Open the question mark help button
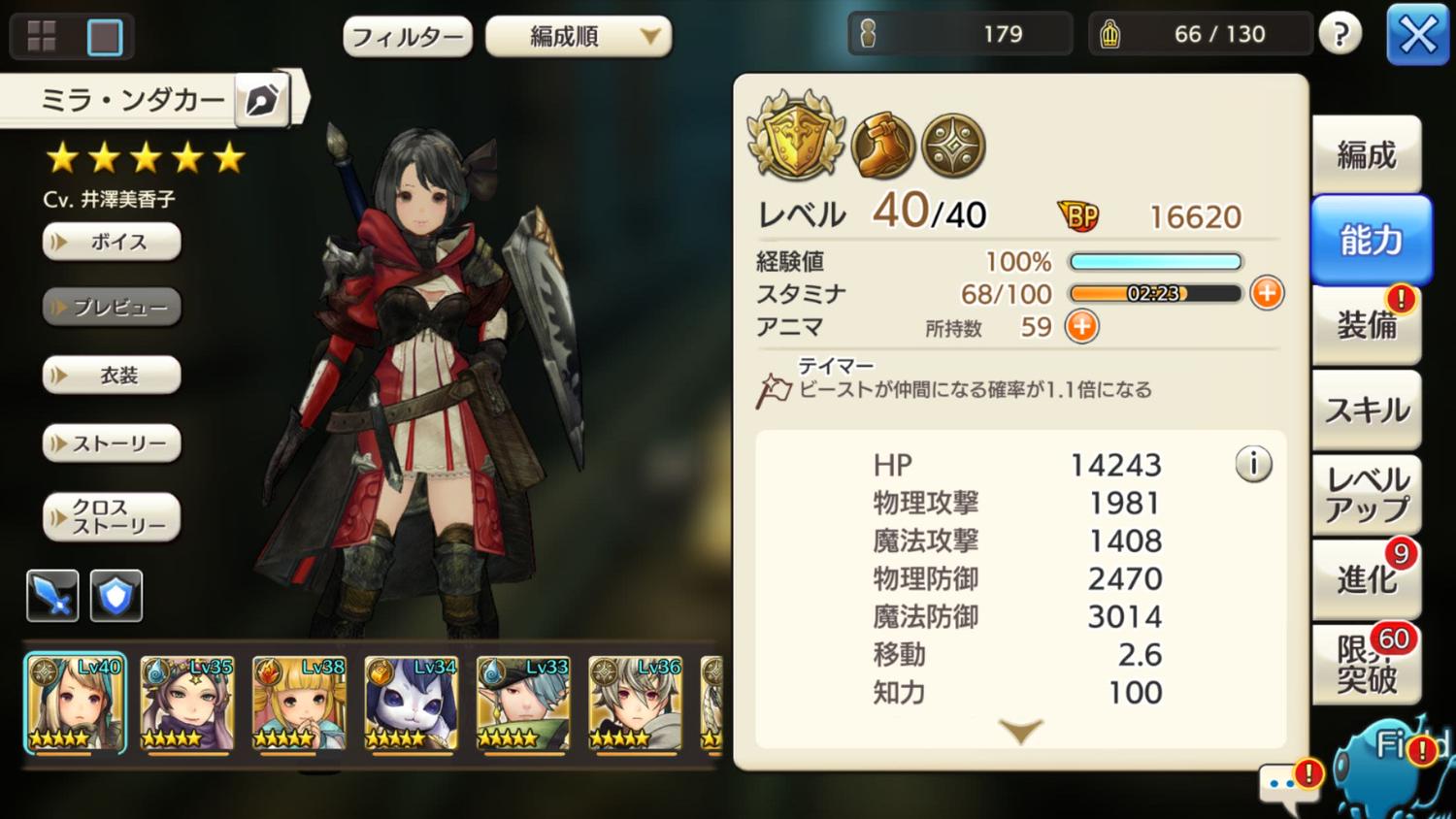Viewport: 1456px width, 819px height. tap(1340, 36)
